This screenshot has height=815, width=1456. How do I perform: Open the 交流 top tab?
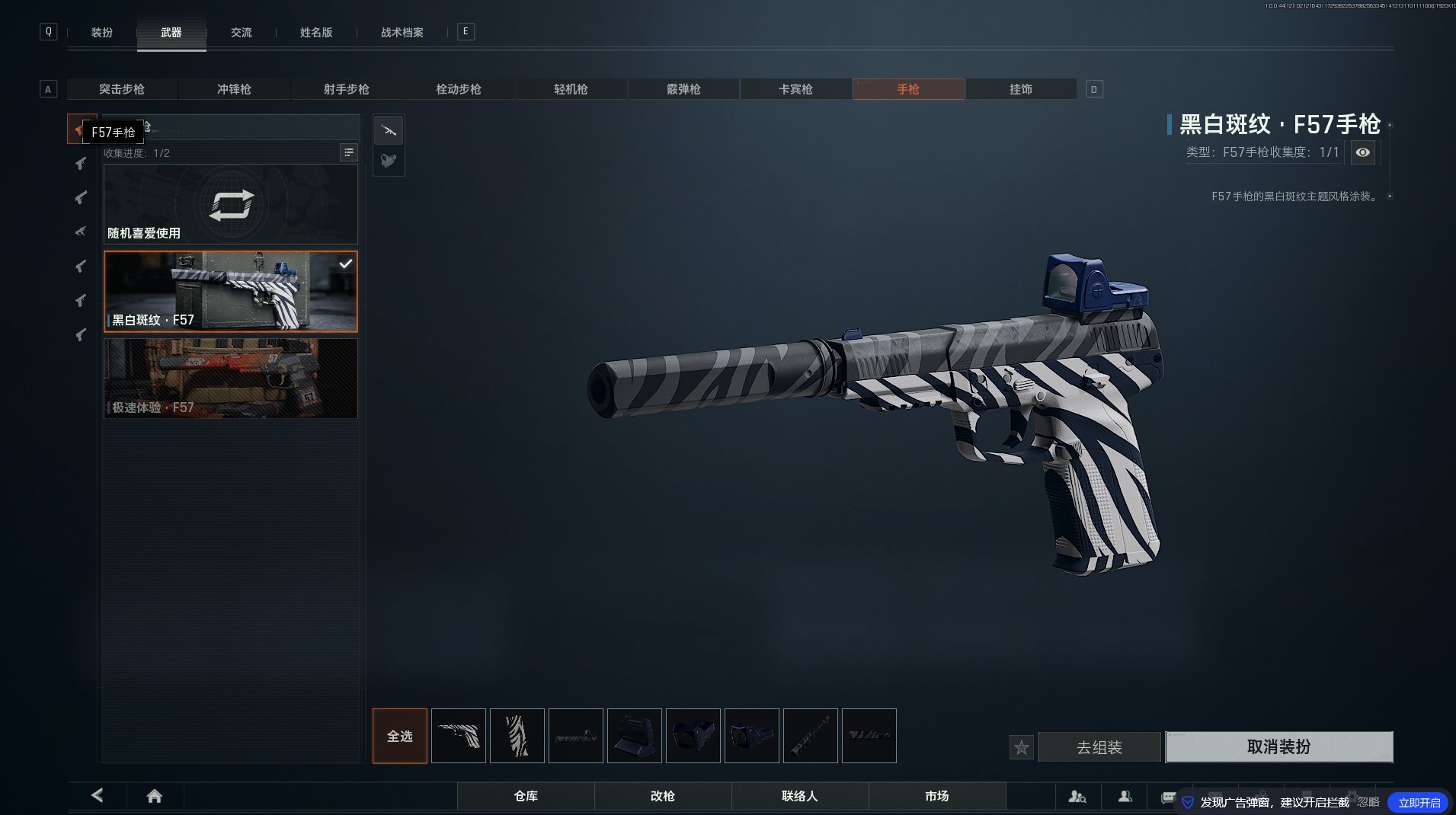(241, 33)
